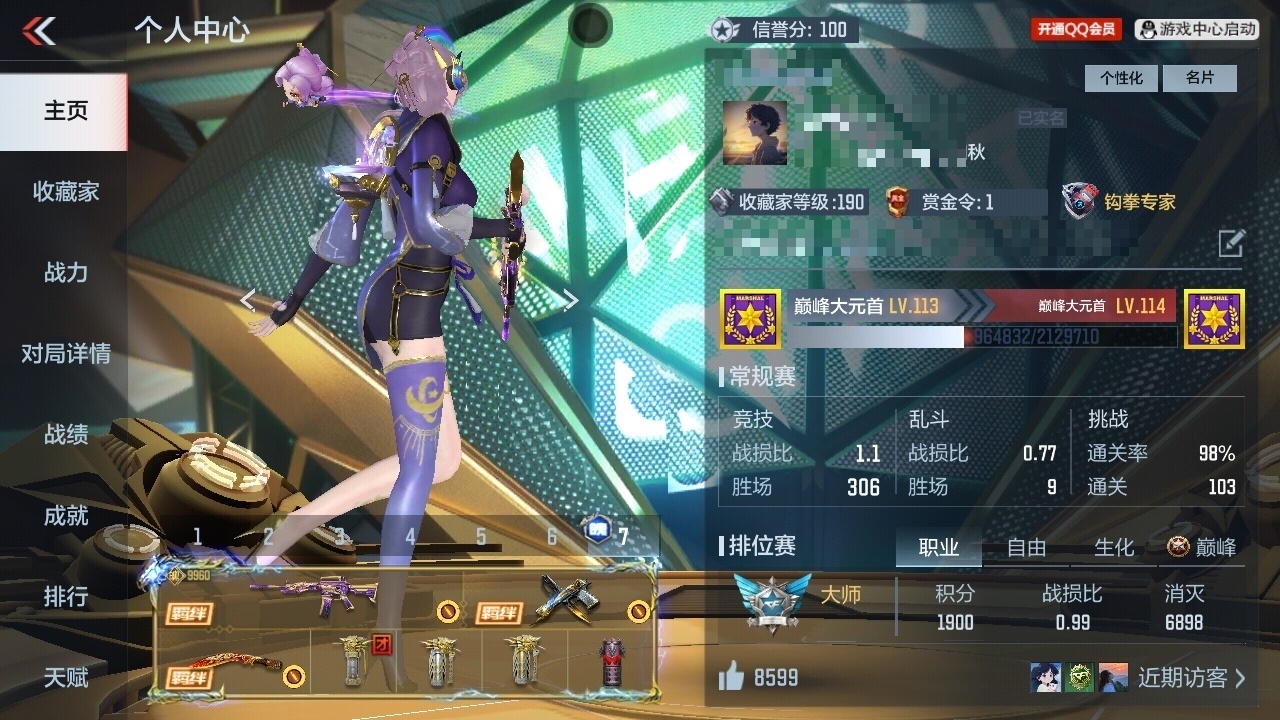Open the 巅峰 ranked tab
The width and height of the screenshot is (1280, 720).
coord(1203,547)
